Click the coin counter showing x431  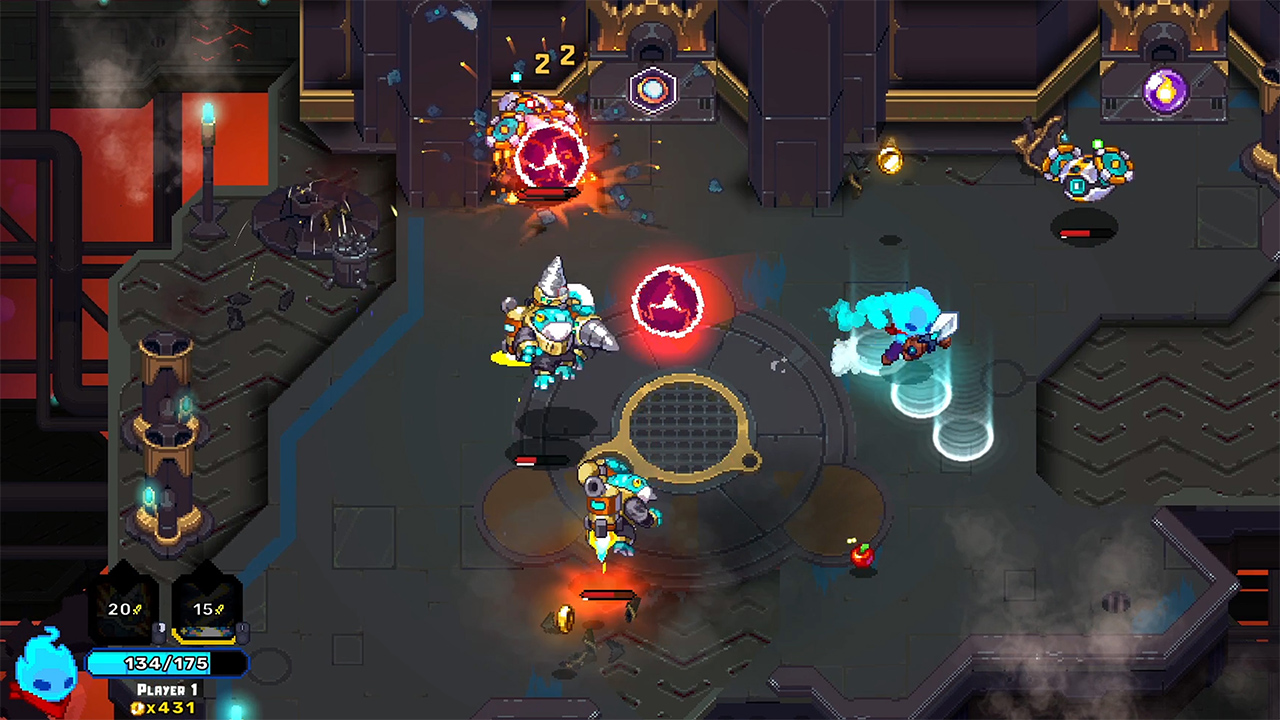point(162,707)
